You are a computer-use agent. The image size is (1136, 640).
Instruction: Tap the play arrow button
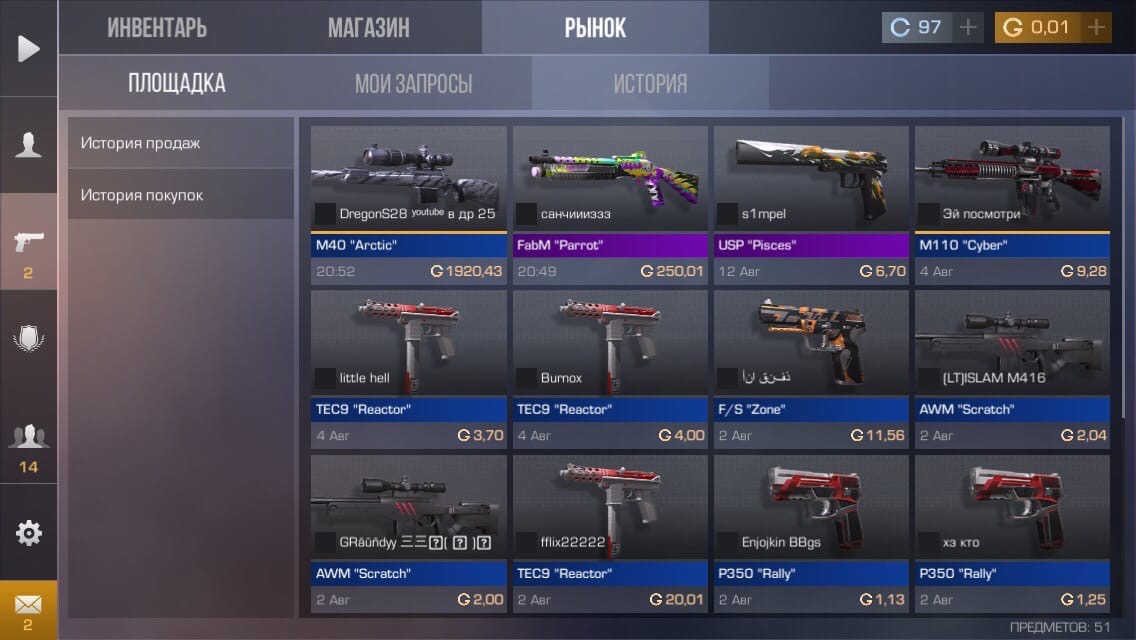pyautogui.click(x=29, y=48)
